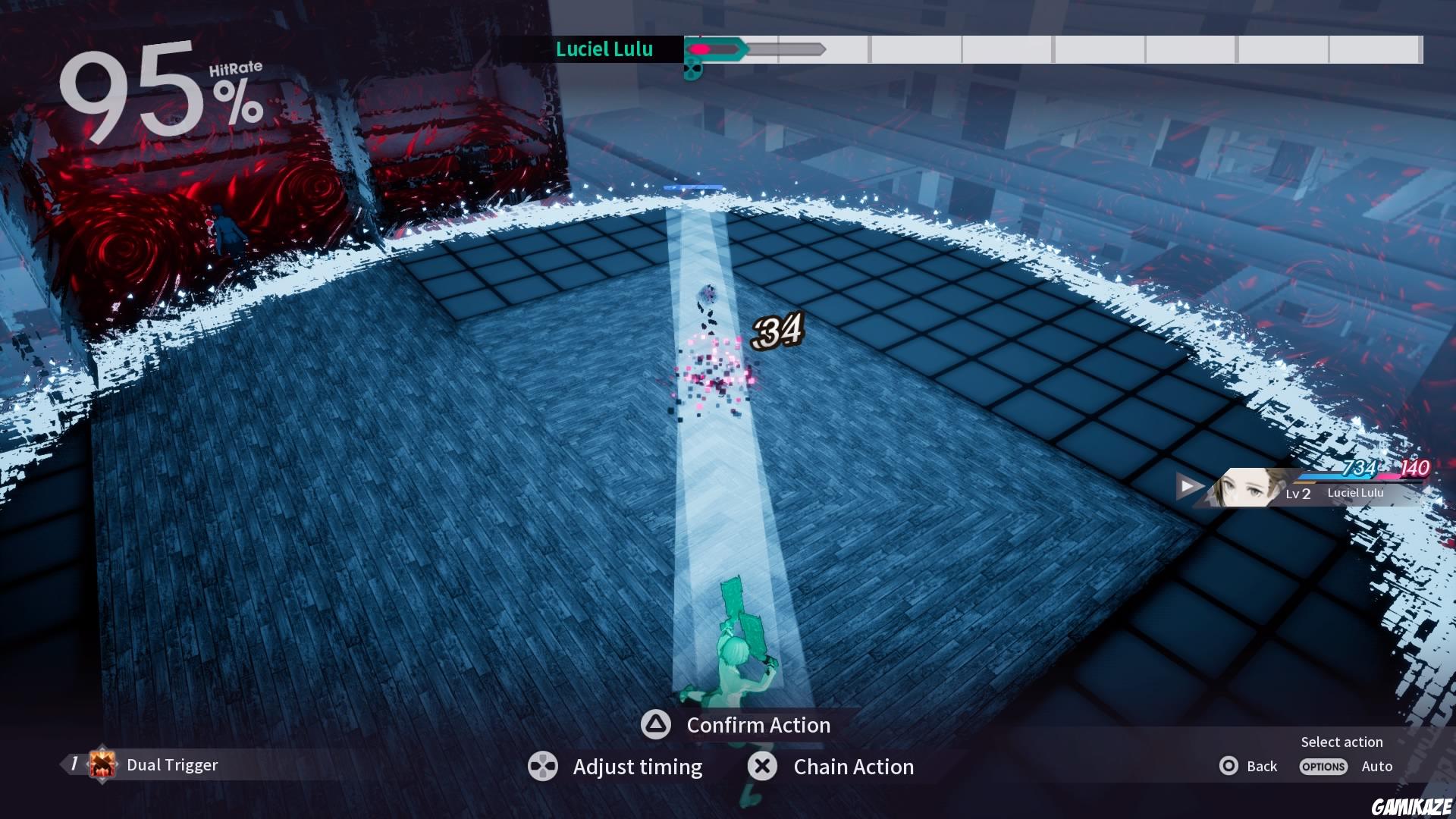This screenshot has width=1456, height=819.
Task: Expand the skill slot numbered 1
Action: click(x=74, y=764)
